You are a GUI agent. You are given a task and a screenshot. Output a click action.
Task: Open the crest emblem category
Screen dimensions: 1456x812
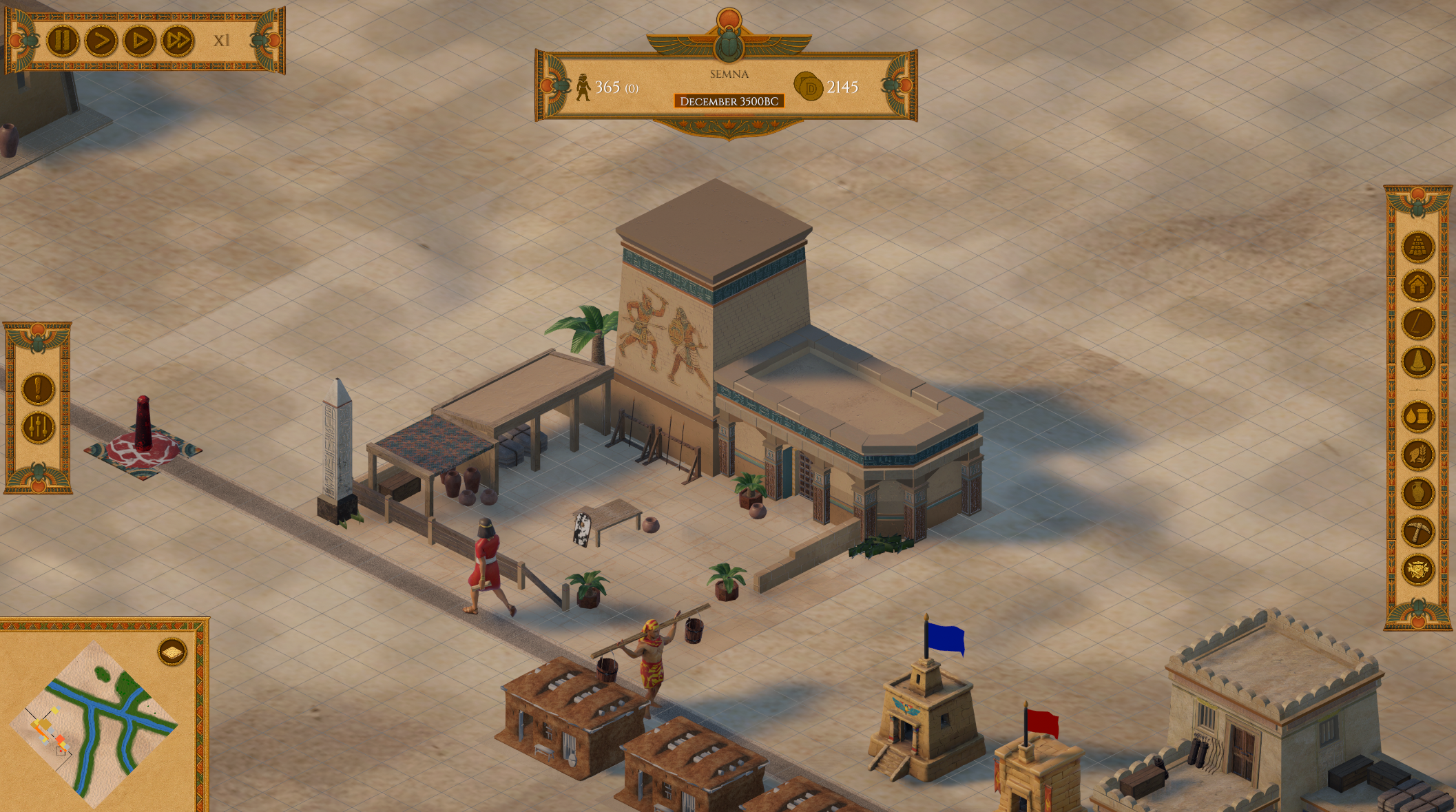point(1417,570)
